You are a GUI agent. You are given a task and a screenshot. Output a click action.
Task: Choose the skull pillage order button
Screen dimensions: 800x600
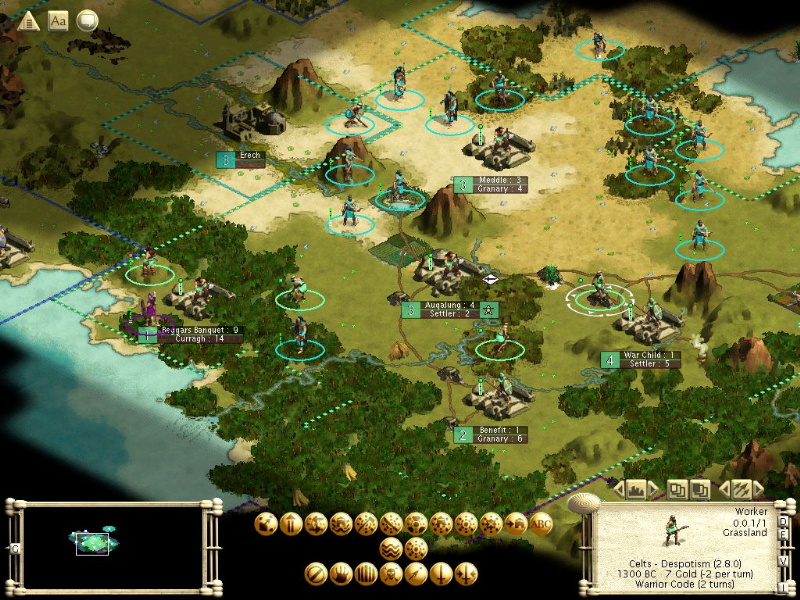click(x=391, y=574)
